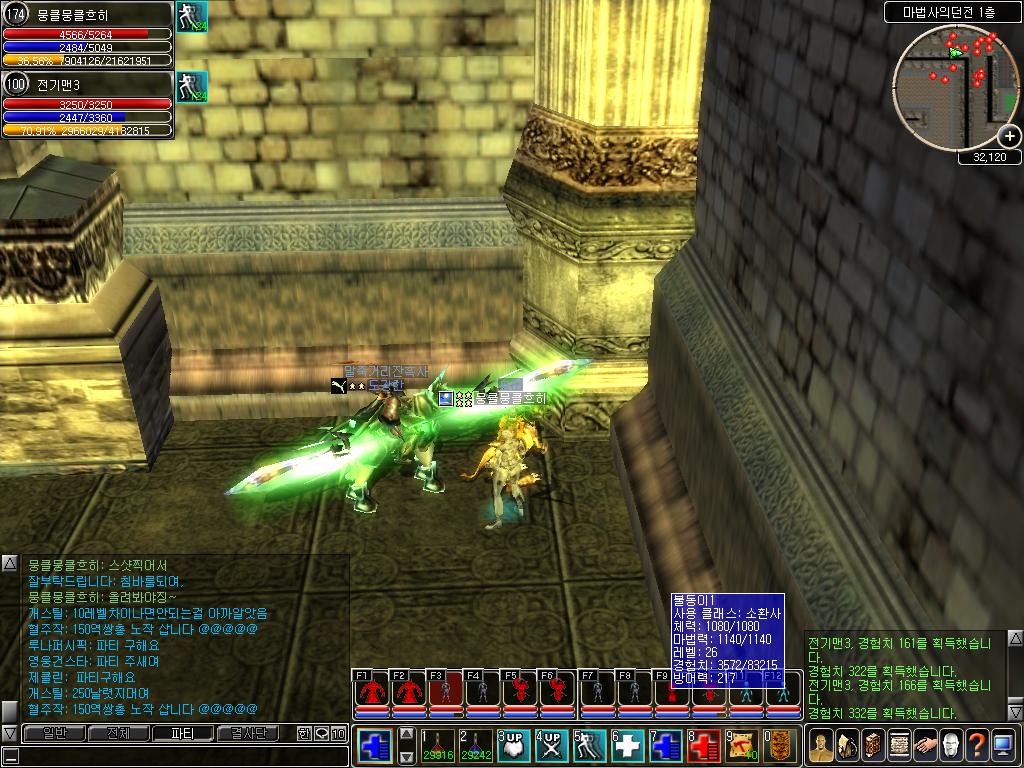Click the minimap plus zoom button
The width and height of the screenshot is (1024, 768).
pyautogui.click(x=1010, y=137)
